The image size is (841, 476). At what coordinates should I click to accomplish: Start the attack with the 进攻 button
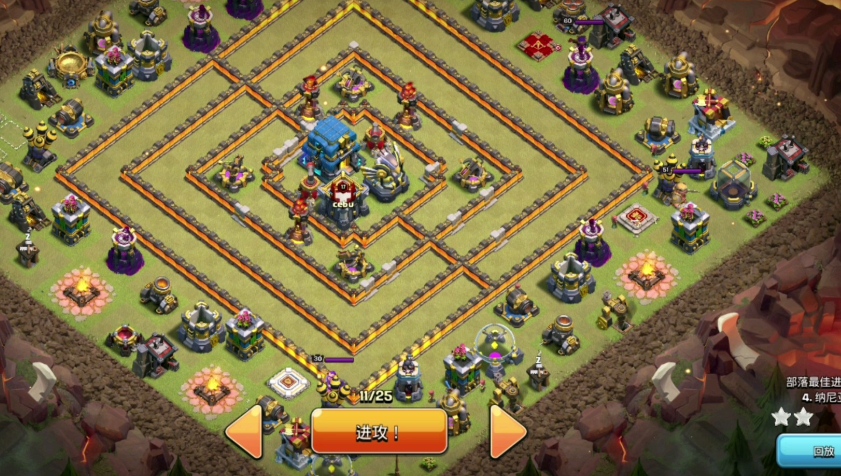pyautogui.click(x=378, y=432)
